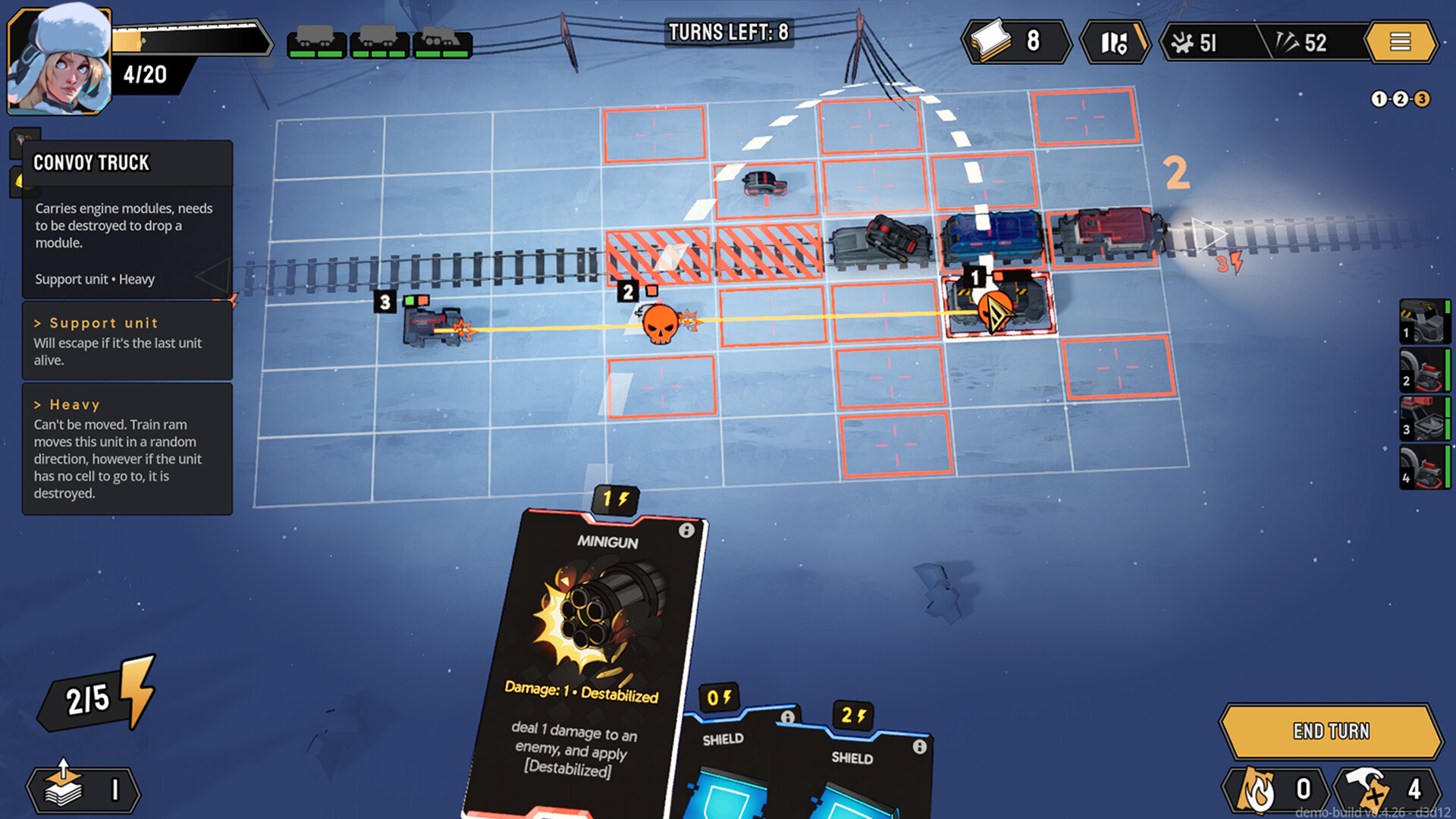Image resolution: width=1456 pixels, height=819 pixels.
Task: Select unit portrait number 2 in turn list
Action: point(1424,370)
